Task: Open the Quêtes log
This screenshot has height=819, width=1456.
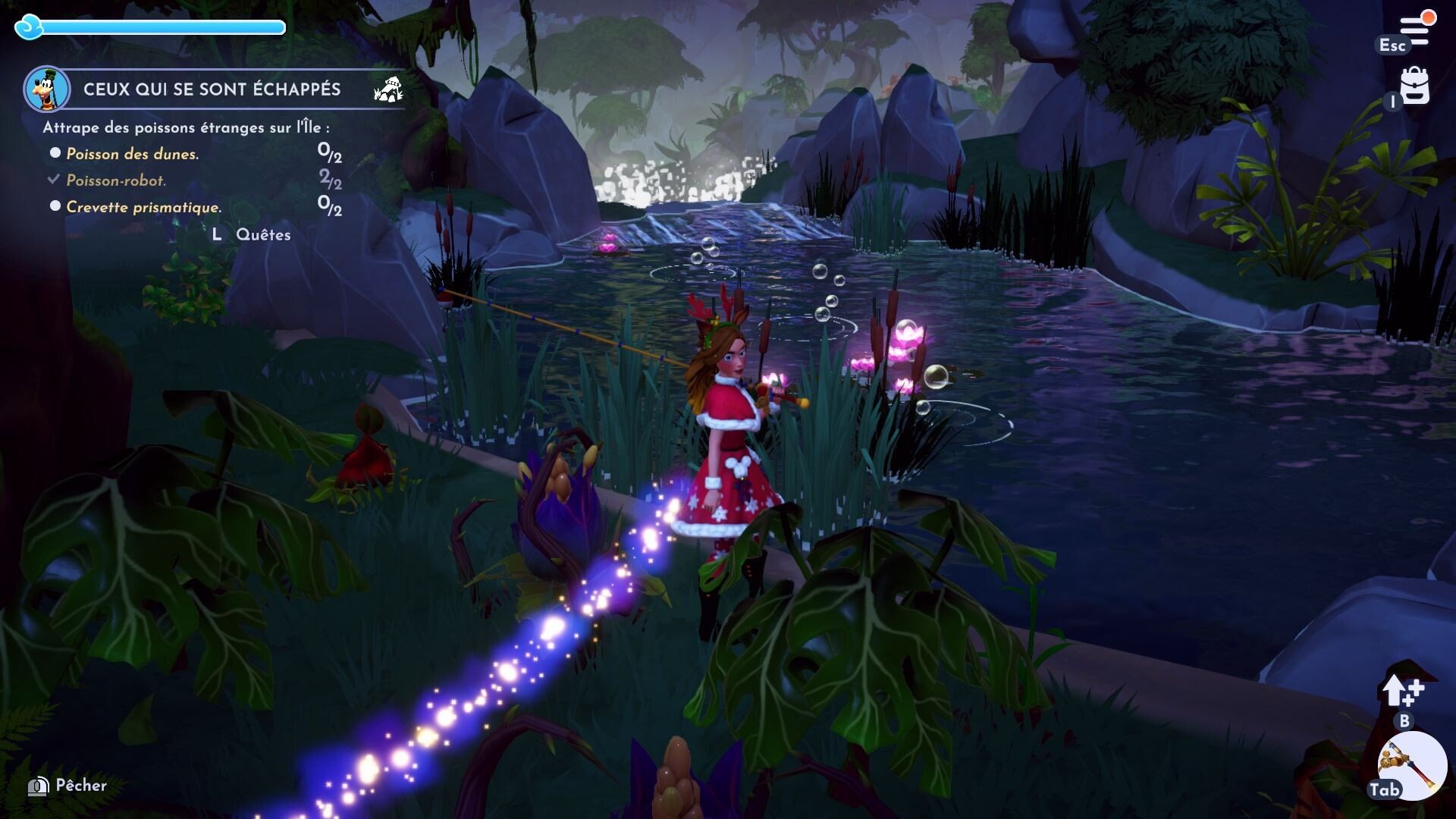Action: pyautogui.click(x=262, y=235)
